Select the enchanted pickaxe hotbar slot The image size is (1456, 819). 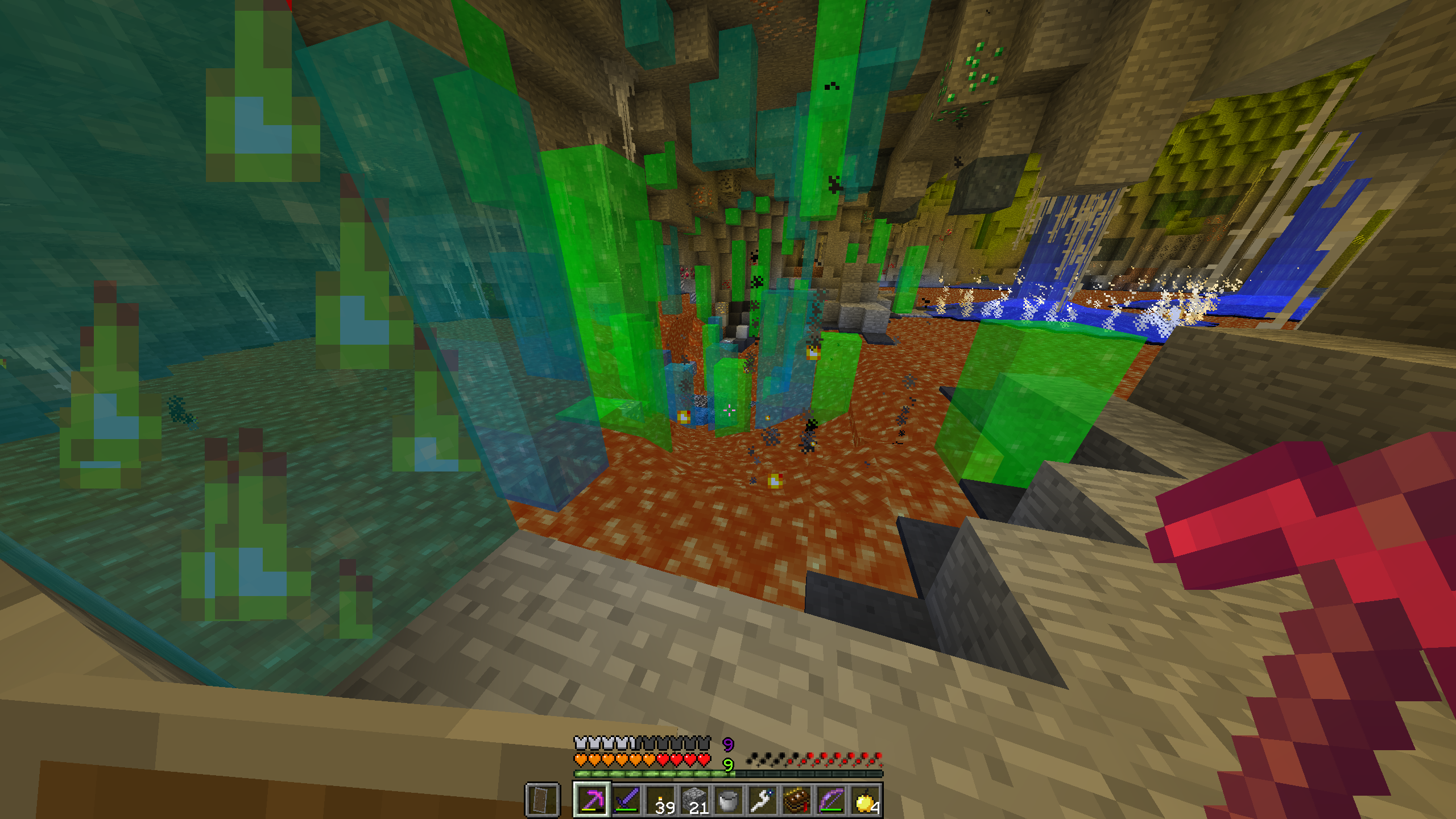click(x=591, y=800)
